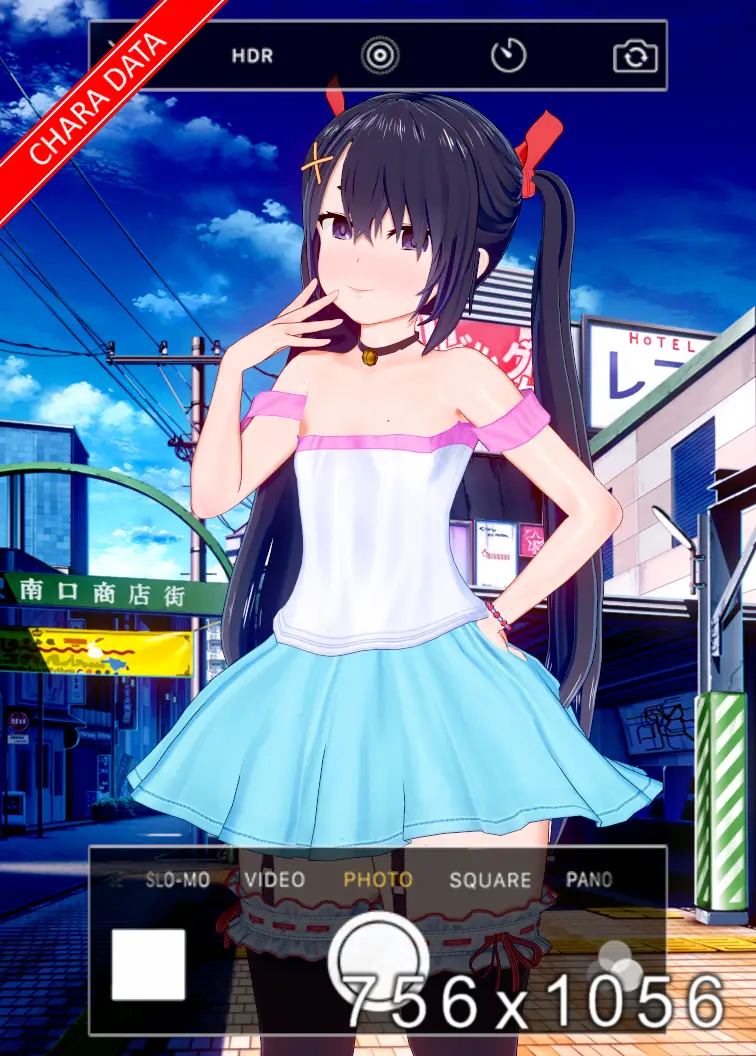The image size is (756, 1056).
Task: Tap the concentric circles live photo icon
Action: (380, 56)
